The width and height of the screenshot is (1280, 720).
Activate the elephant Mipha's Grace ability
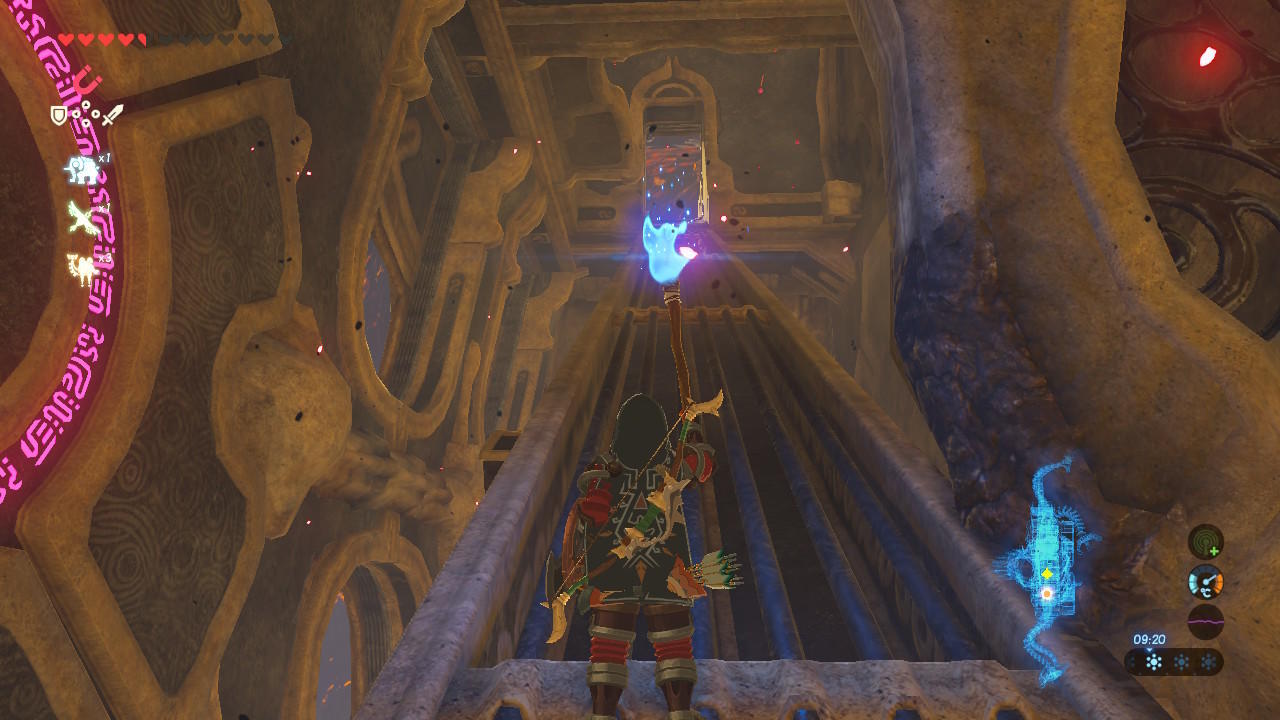coord(81,169)
